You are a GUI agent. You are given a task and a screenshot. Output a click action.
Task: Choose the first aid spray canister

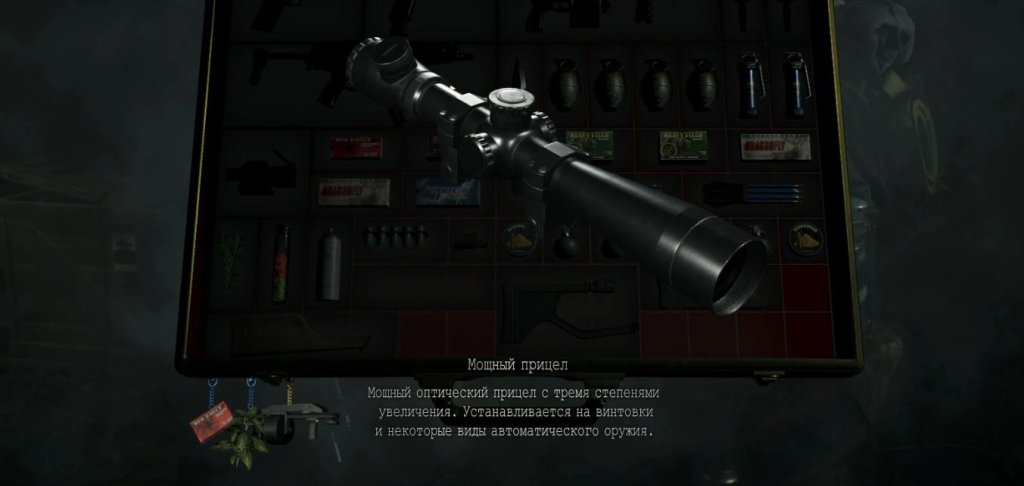(x=330, y=263)
